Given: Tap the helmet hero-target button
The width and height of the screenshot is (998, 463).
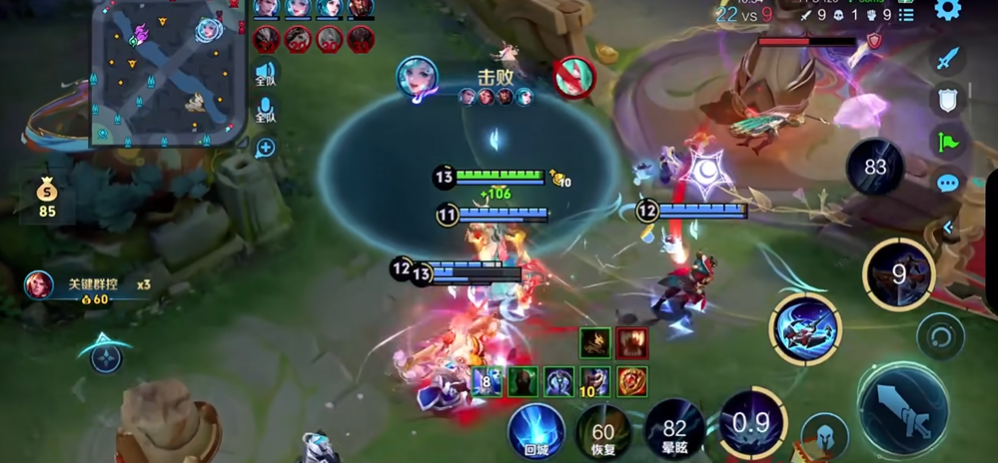Looking at the screenshot, I should pos(824,437).
